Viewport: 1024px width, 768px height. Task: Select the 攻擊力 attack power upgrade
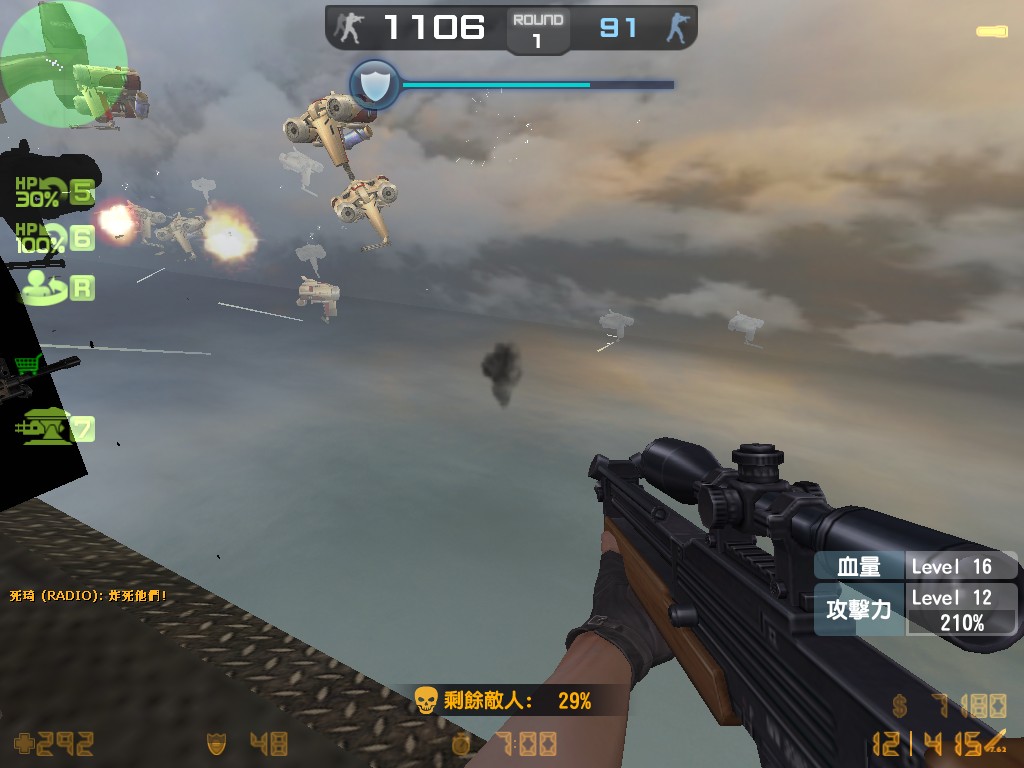point(859,609)
